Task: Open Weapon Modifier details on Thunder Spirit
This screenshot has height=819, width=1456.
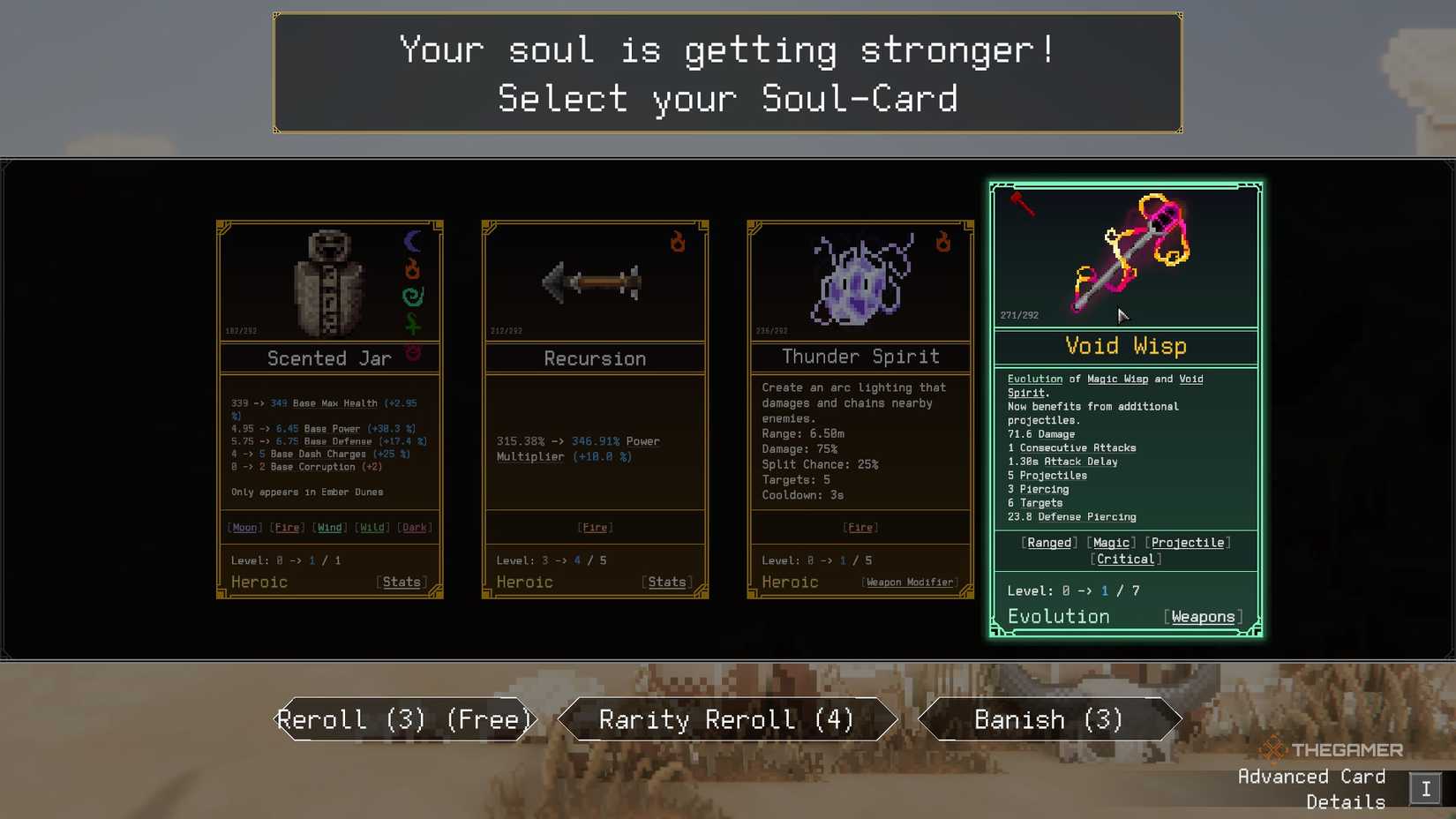Action: [x=909, y=582]
